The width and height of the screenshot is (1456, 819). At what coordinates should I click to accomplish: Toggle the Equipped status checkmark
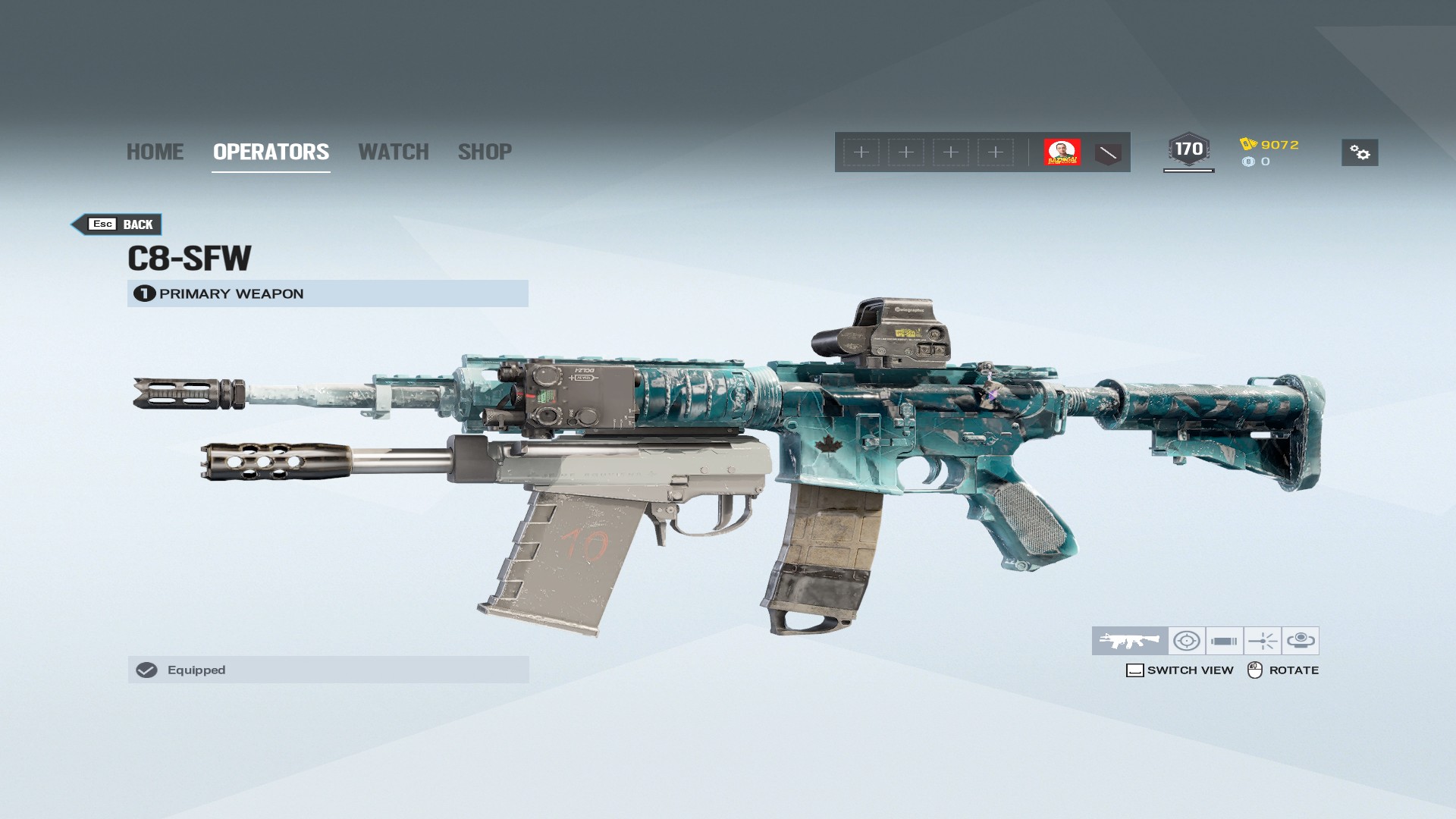[x=146, y=670]
